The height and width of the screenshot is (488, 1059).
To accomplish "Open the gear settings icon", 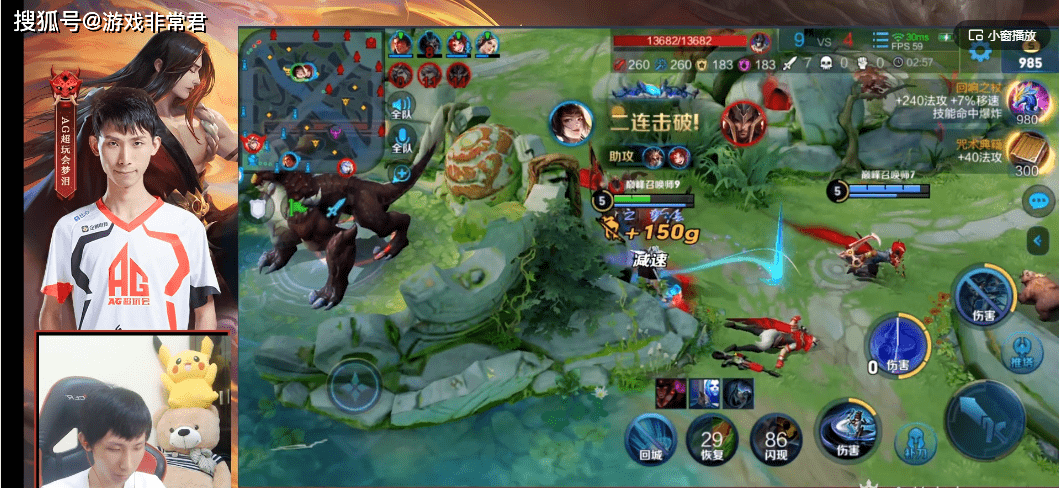I will click(980, 50).
